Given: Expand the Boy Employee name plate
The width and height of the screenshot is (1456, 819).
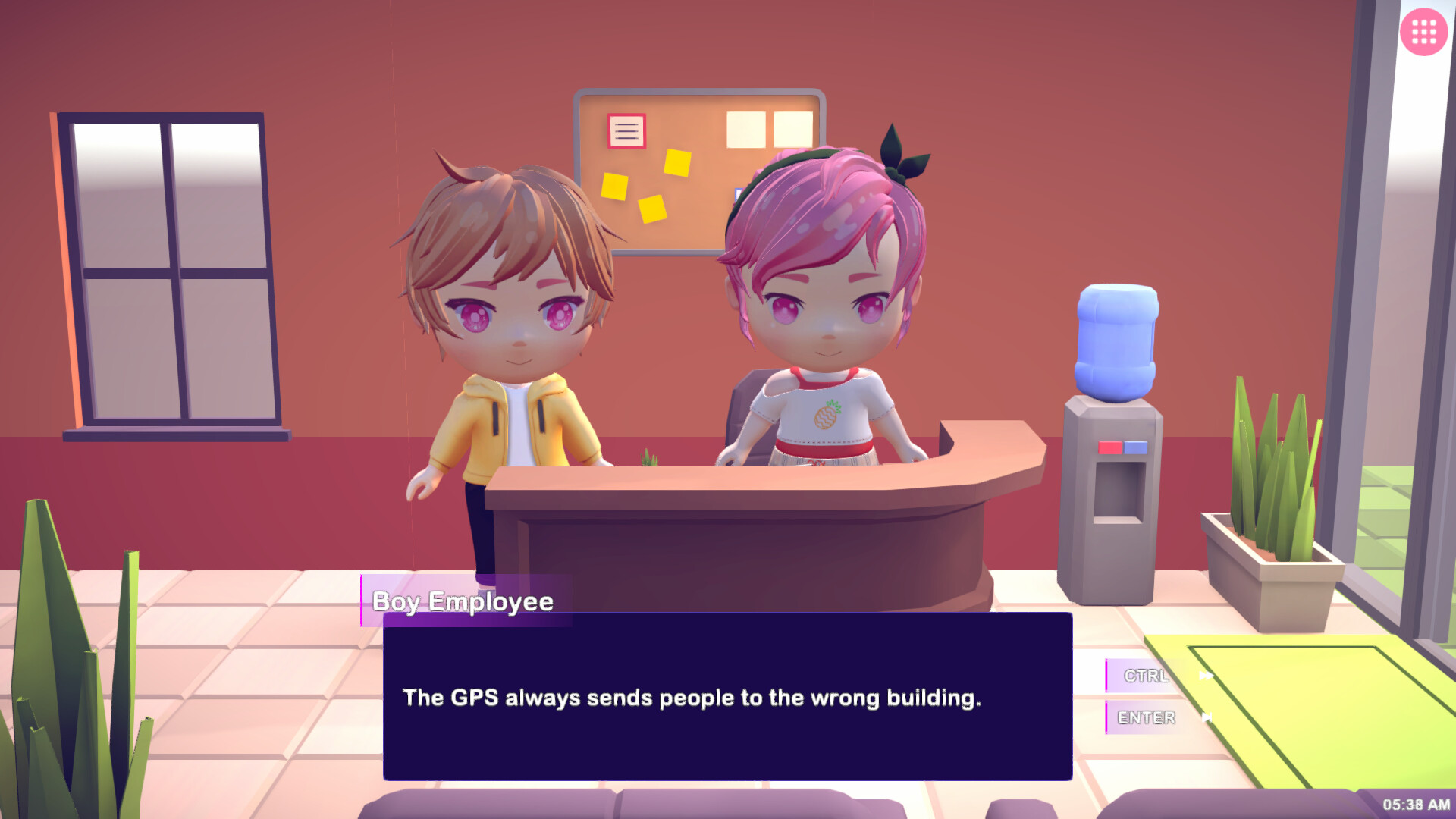Looking at the screenshot, I should pyautogui.click(x=463, y=601).
